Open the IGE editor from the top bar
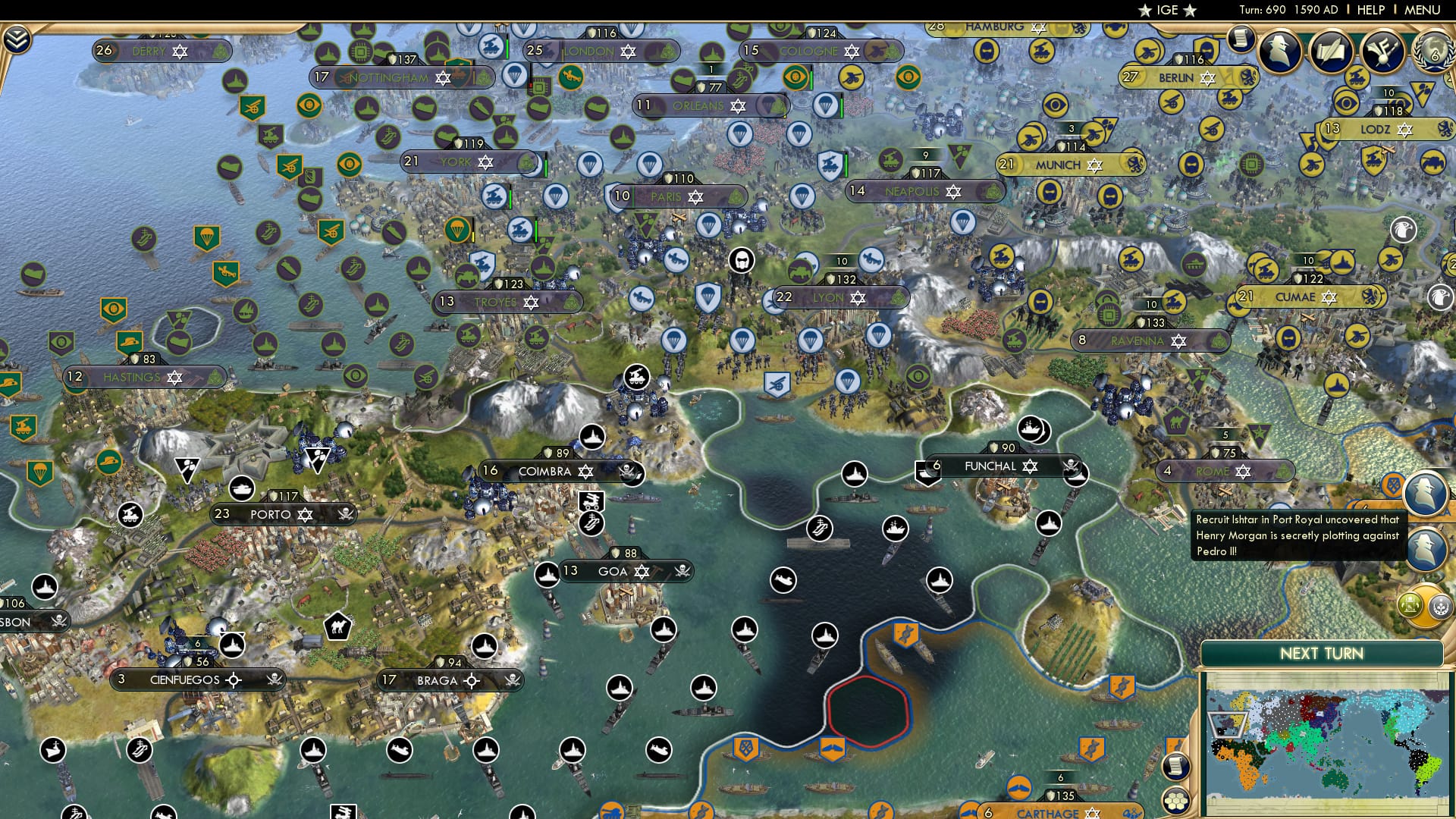The image size is (1456, 819). 1166,11
